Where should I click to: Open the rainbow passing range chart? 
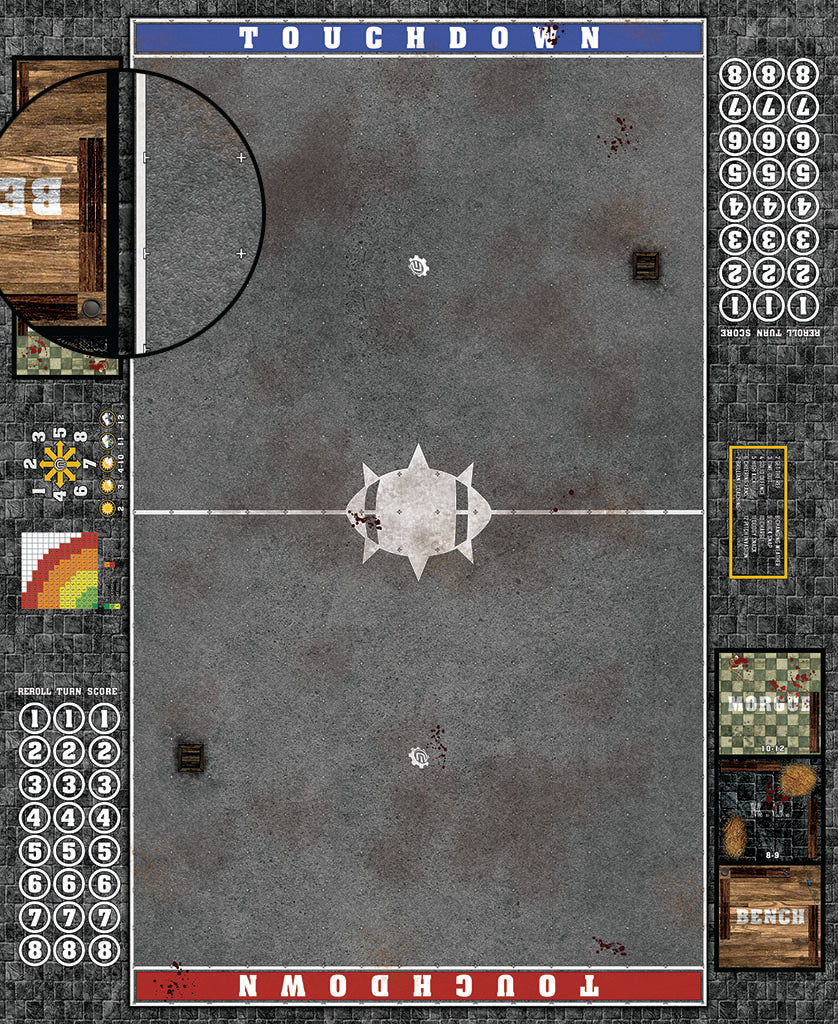pos(62,570)
